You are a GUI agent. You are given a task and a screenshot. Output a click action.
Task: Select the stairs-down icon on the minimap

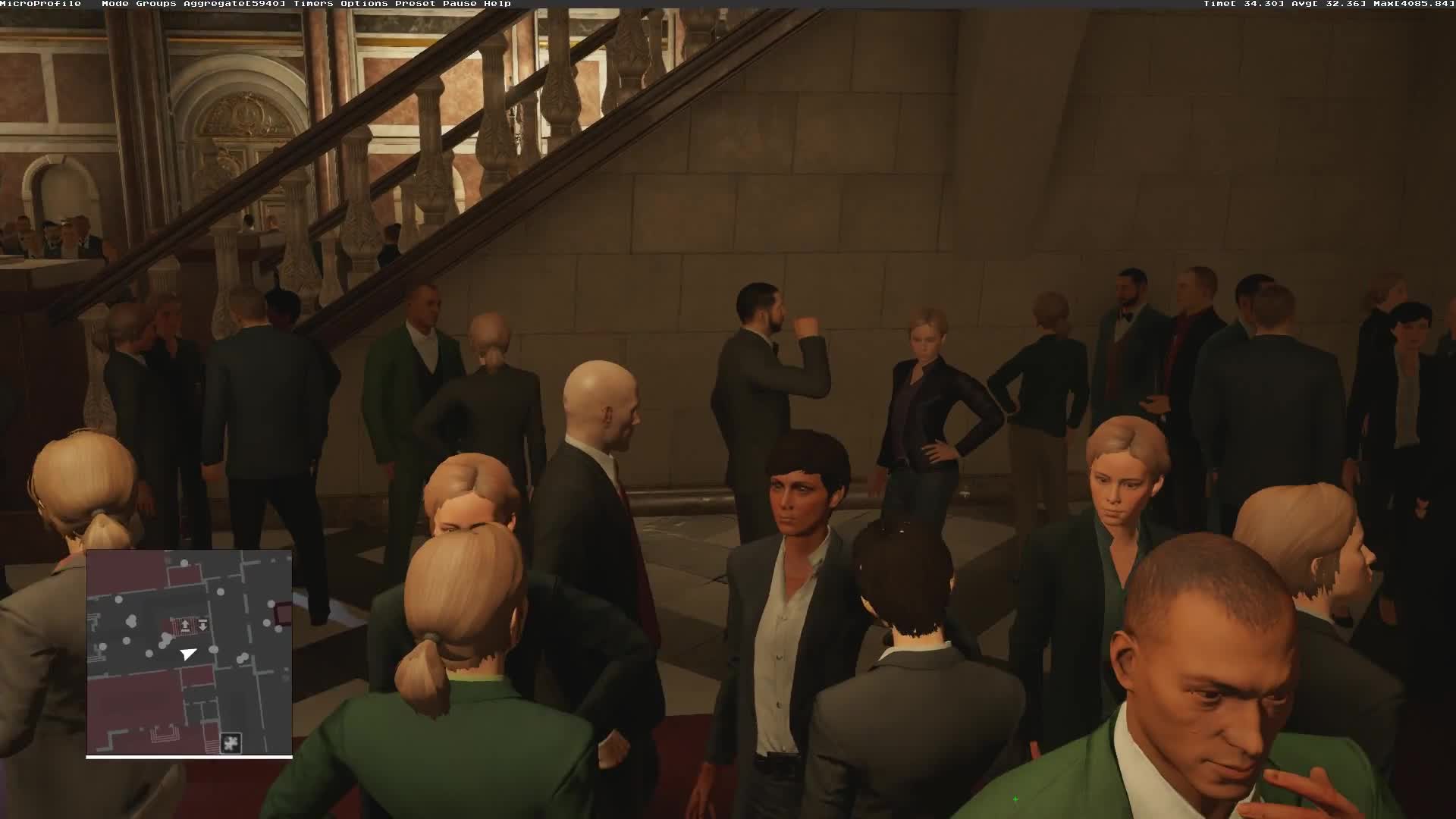pyautogui.click(x=202, y=624)
